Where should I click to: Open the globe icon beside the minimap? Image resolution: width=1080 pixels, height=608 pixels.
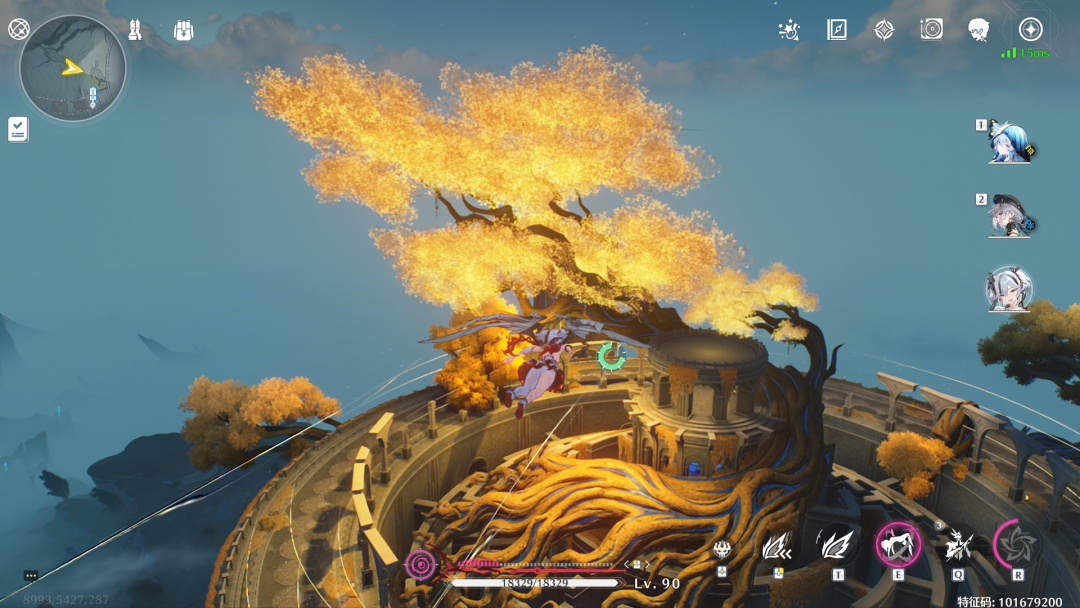(x=18, y=29)
